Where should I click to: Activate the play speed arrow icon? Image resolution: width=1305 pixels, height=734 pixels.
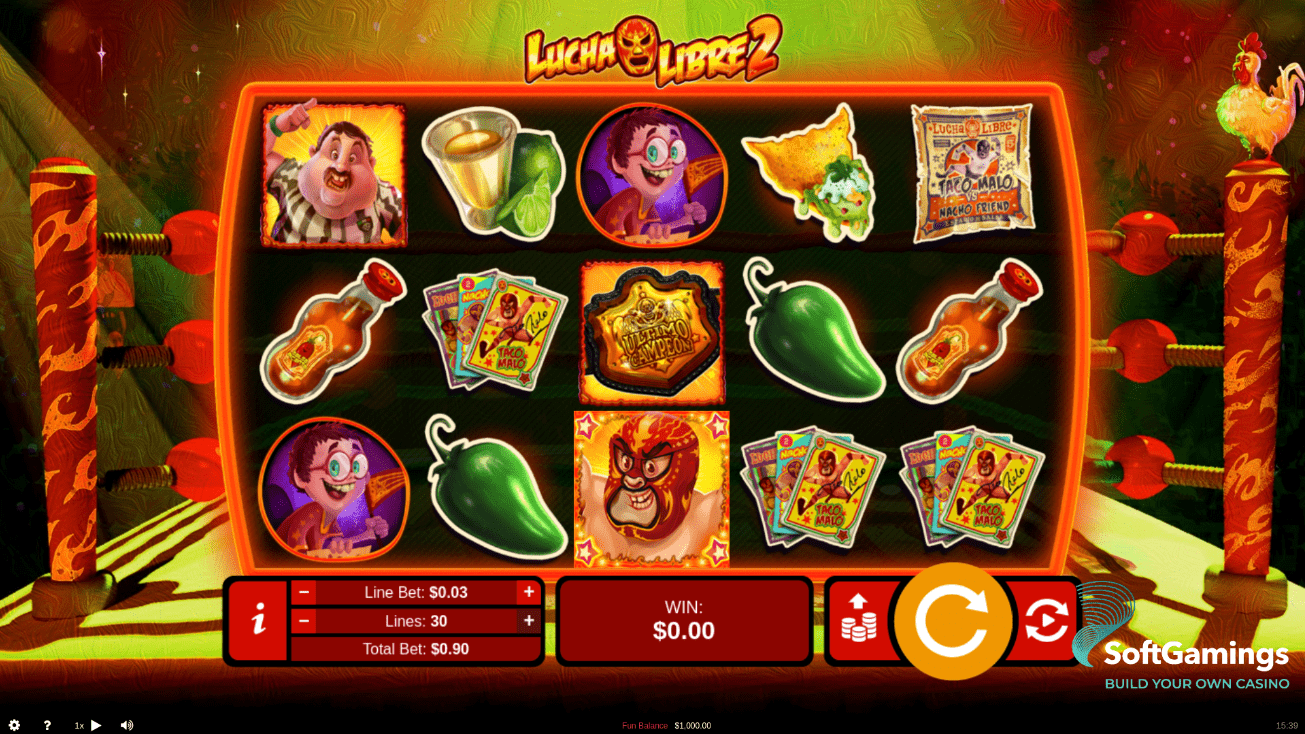click(x=96, y=725)
